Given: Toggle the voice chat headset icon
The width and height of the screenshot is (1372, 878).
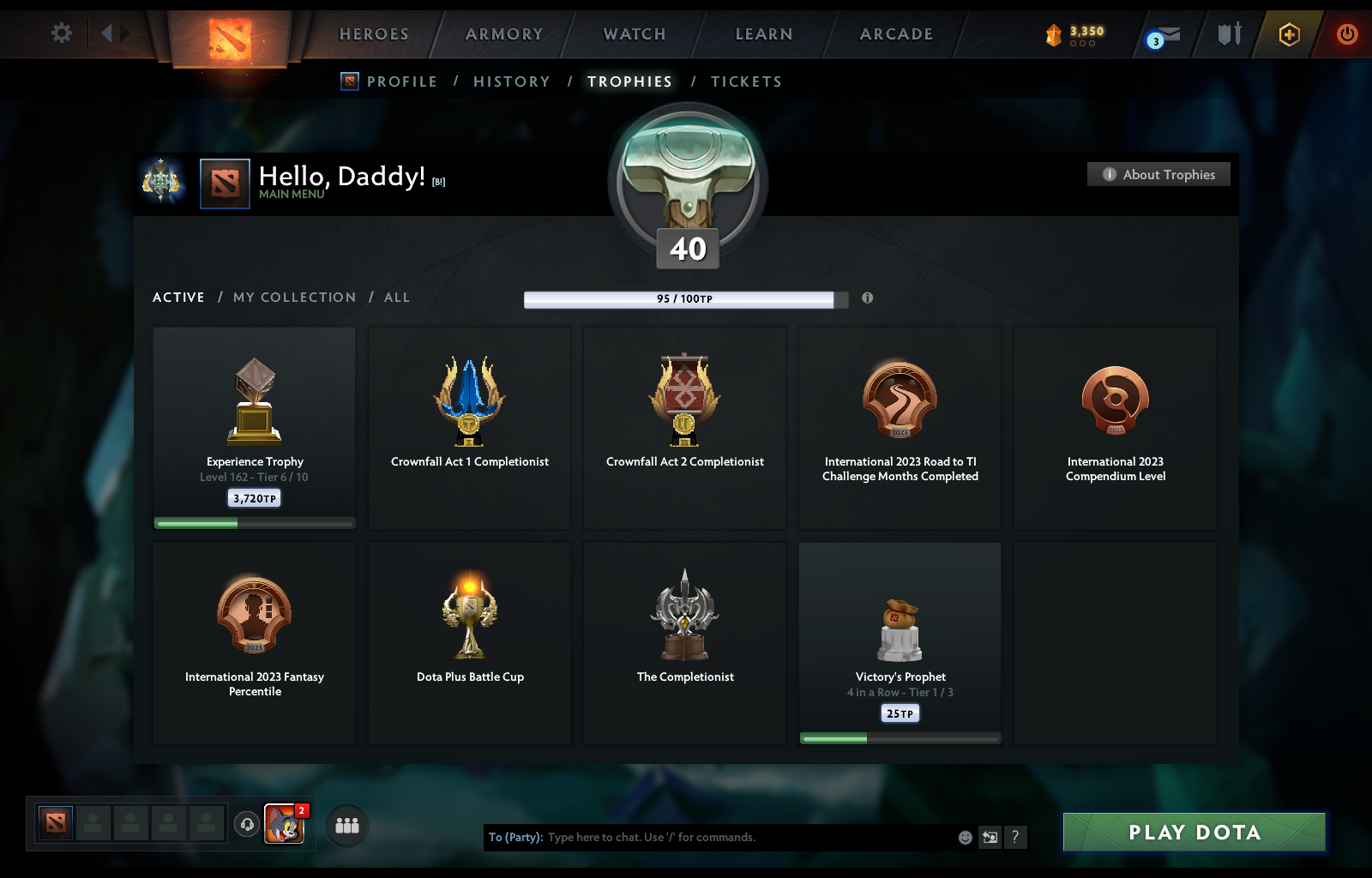Looking at the screenshot, I should 249,825.
